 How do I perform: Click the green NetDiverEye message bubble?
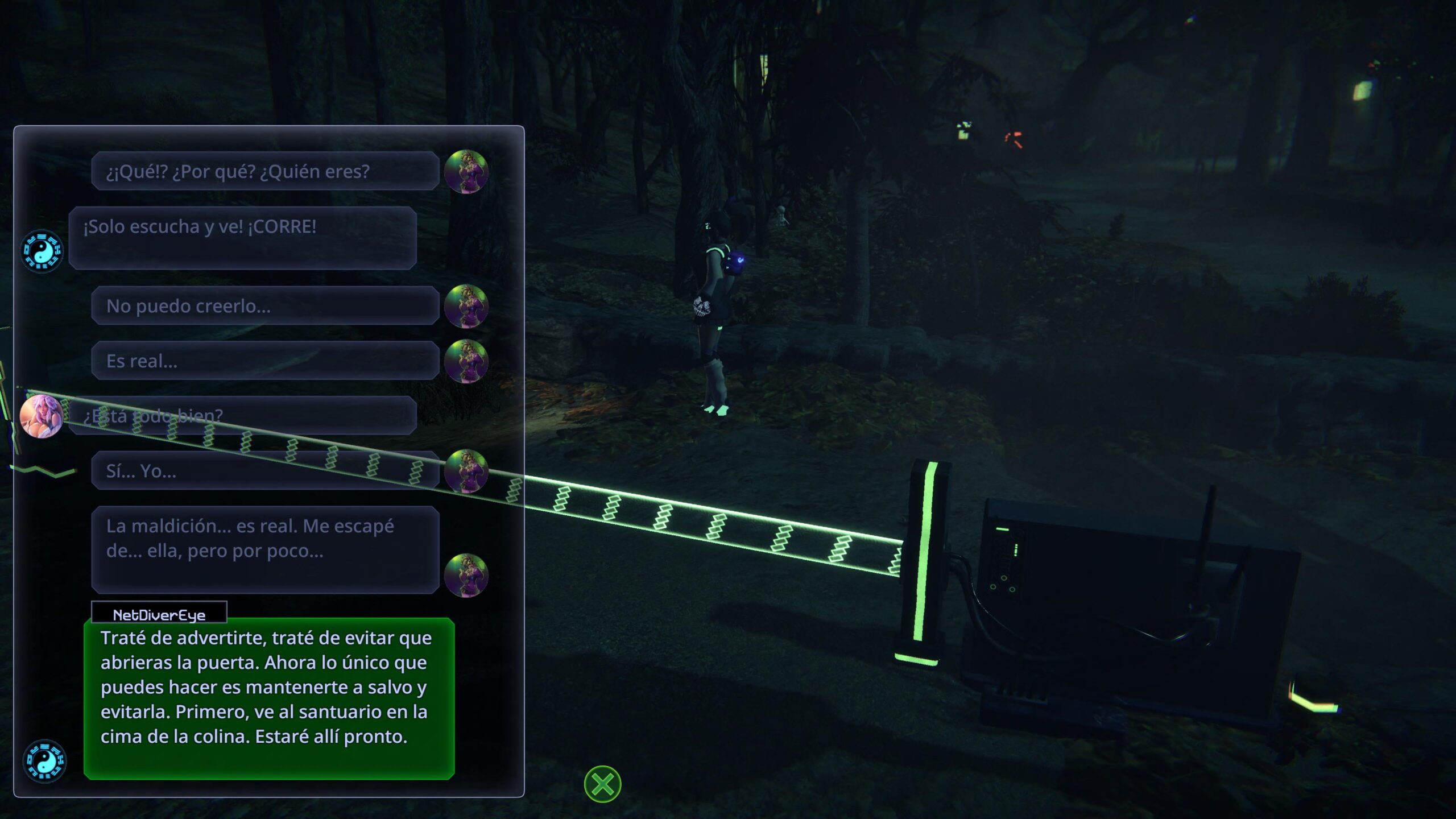pyautogui.click(x=268, y=697)
